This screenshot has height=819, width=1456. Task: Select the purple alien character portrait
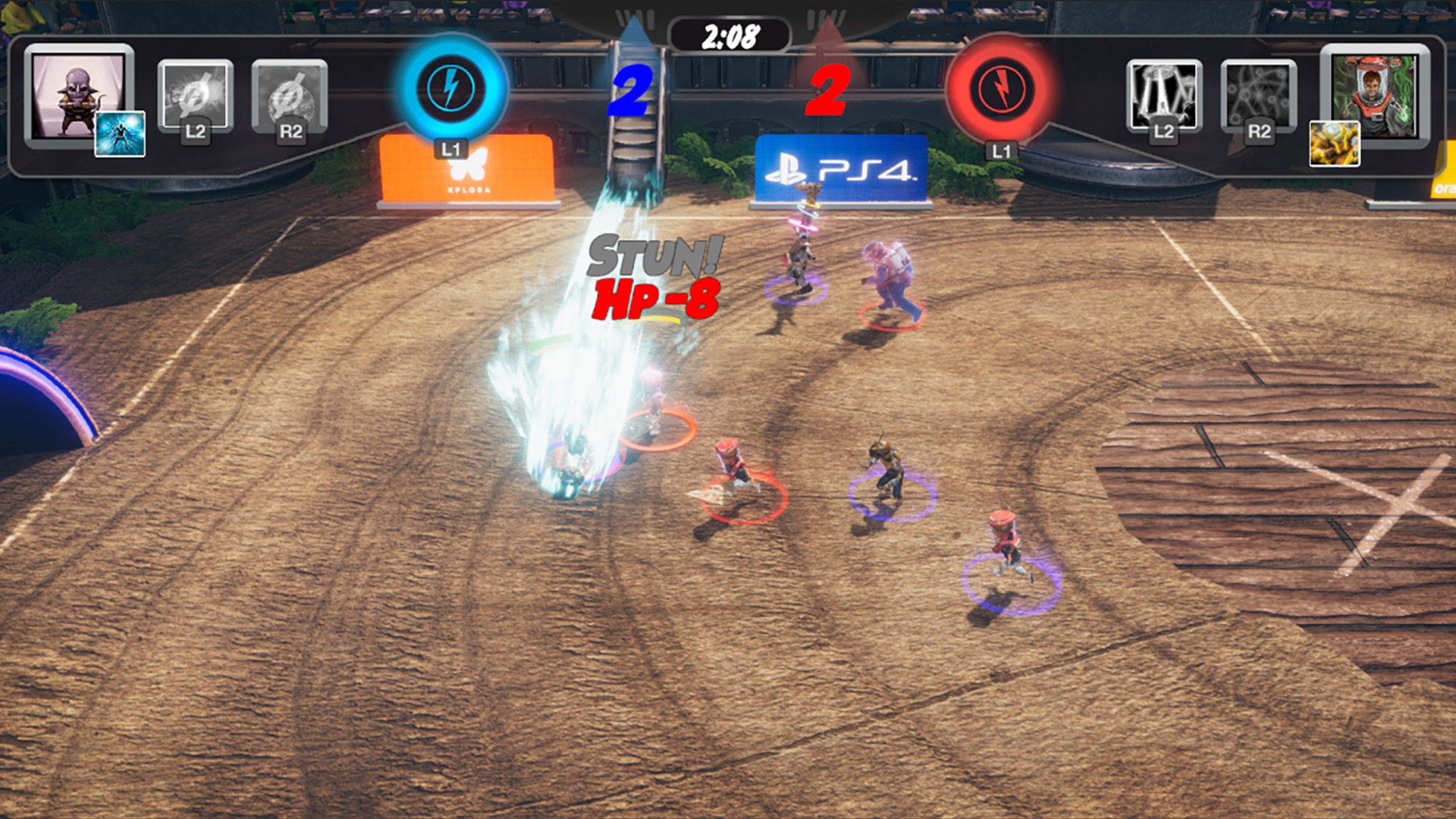click(76, 93)
